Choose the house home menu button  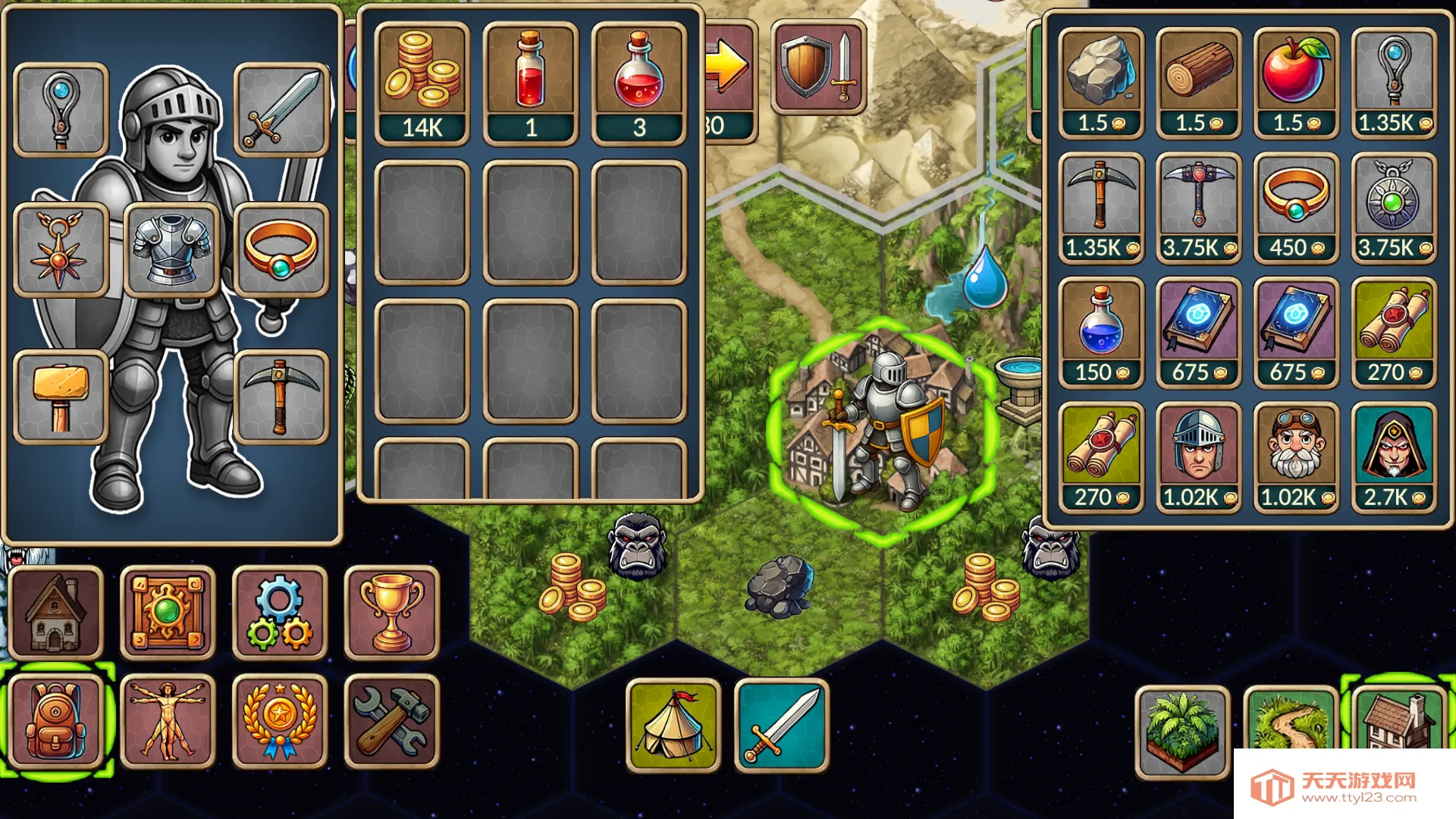pyautogui.click(x=55, y=613)
